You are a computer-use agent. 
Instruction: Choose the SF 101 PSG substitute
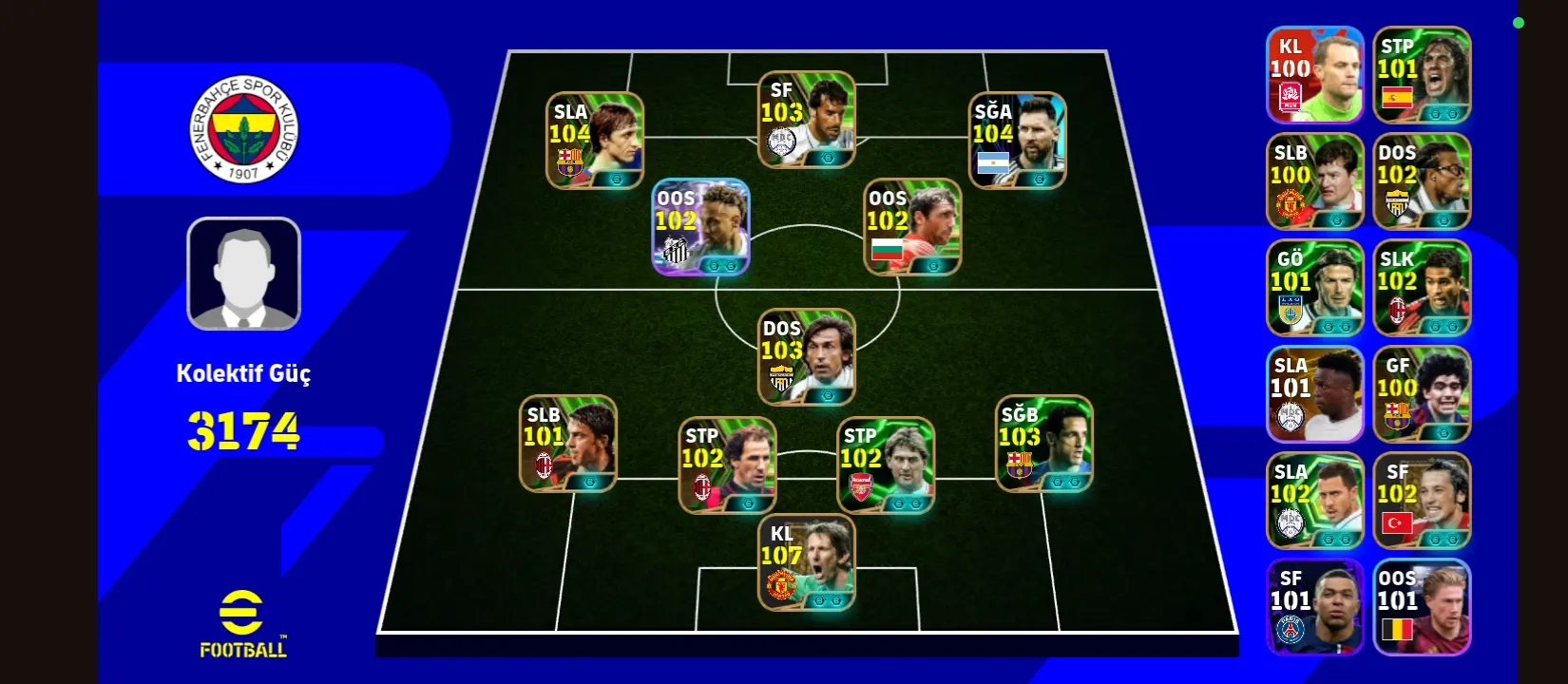point(1315,607)
